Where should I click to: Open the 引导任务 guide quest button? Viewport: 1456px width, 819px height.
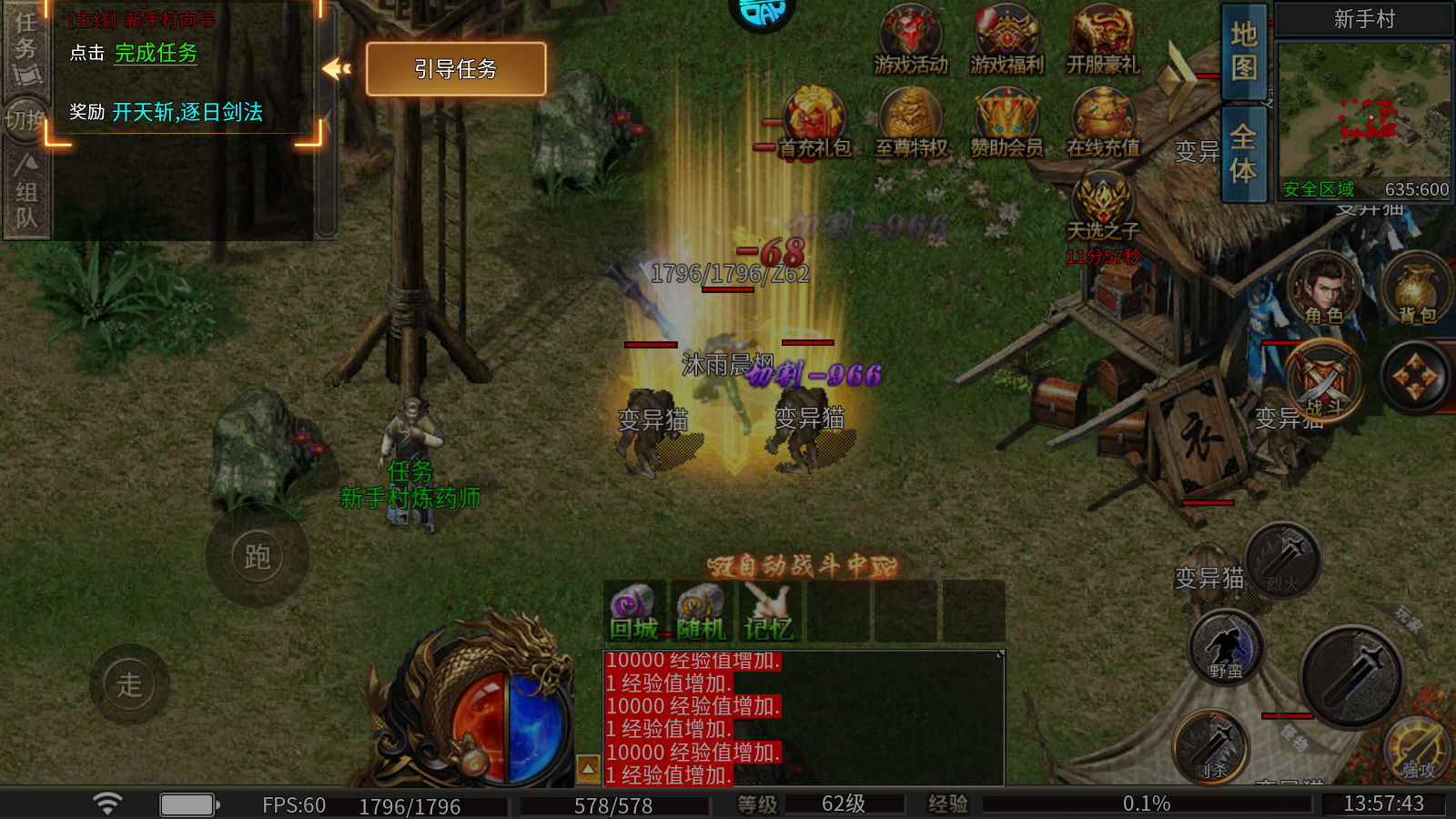456,69
